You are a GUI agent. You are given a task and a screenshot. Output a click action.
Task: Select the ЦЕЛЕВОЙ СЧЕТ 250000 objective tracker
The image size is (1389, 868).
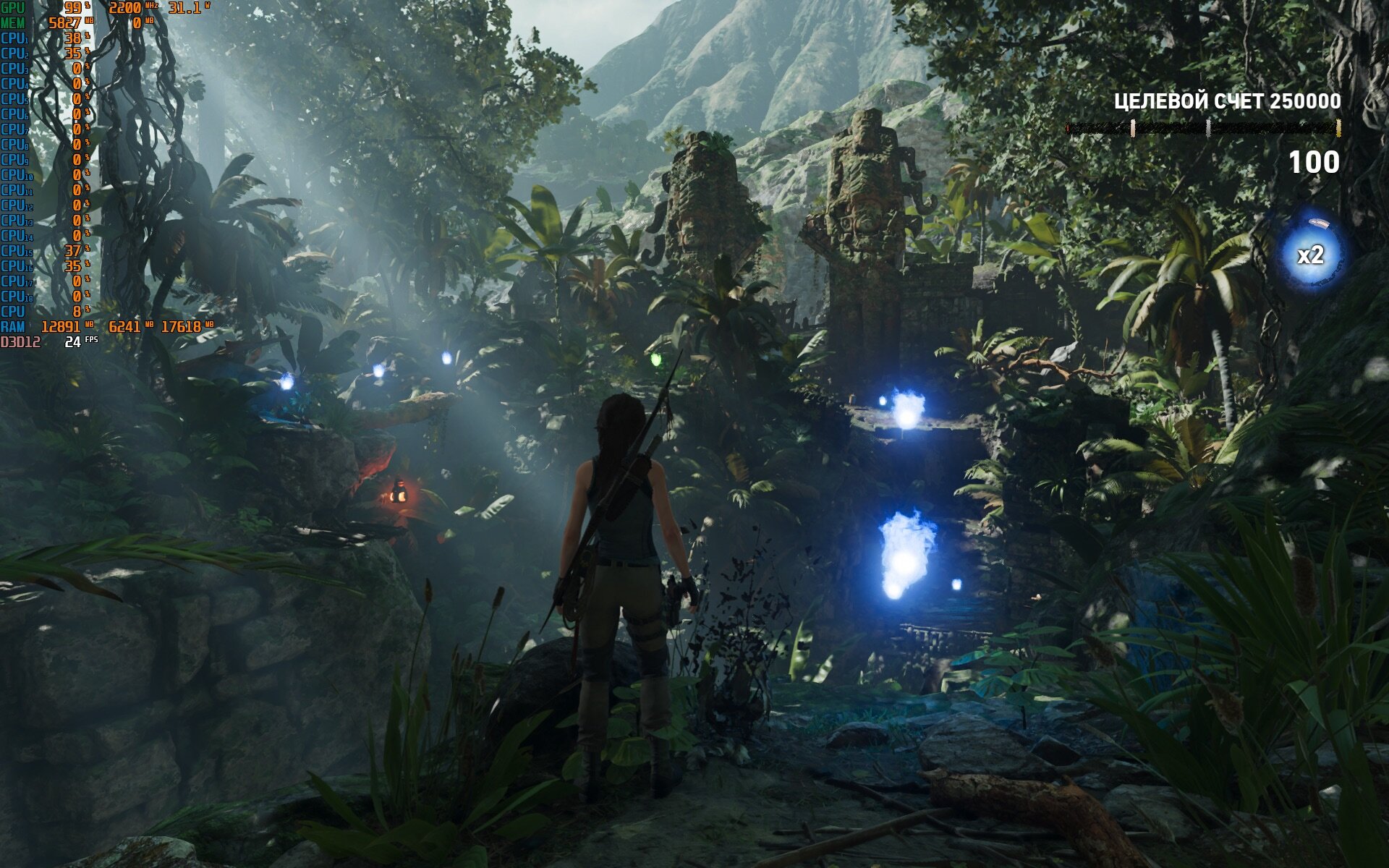1227,102
